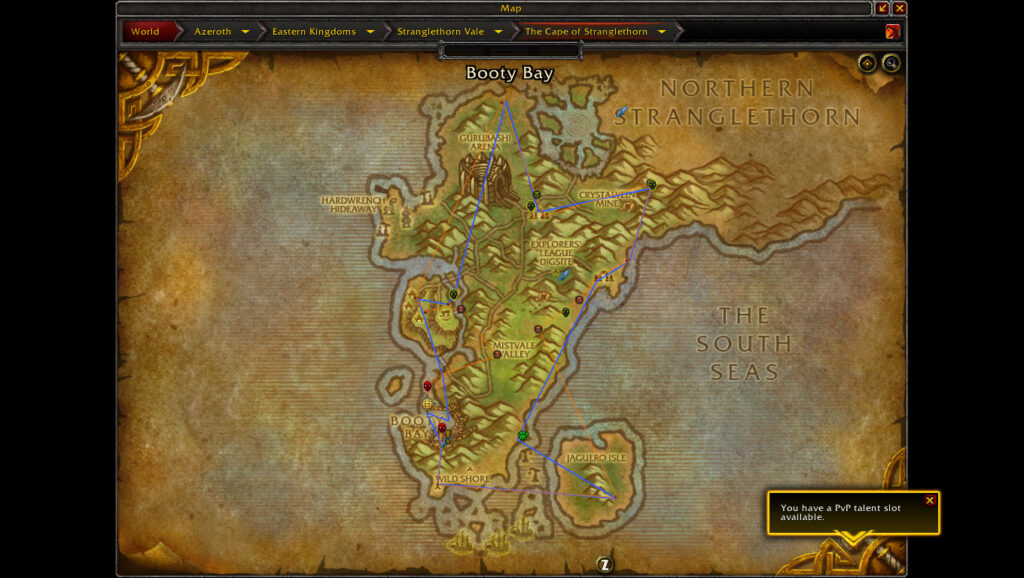Close the Map window
Viewport: 1024px width, 578px height.
tap(899, 8)
